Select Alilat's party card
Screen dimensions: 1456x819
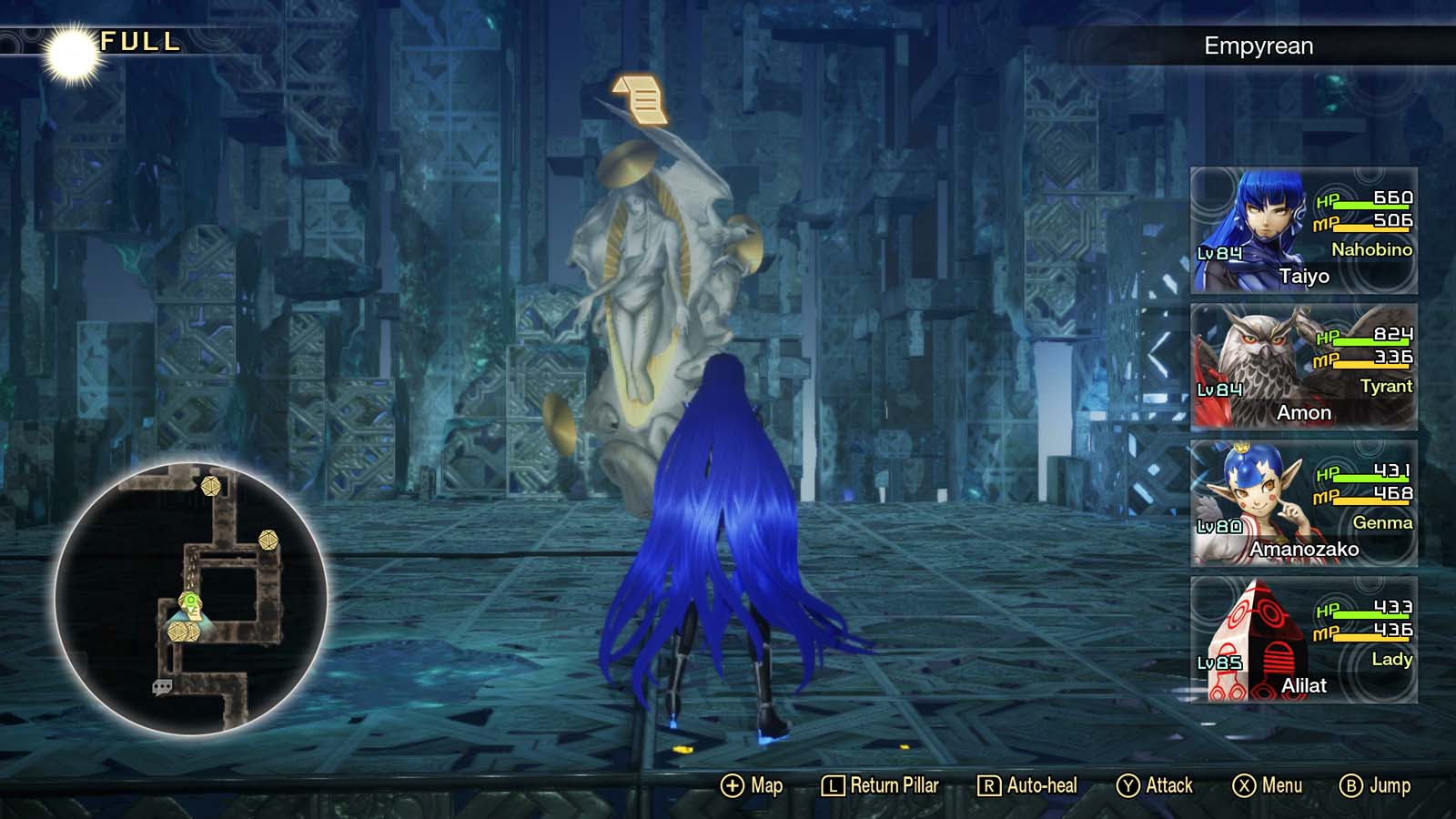(x=1301, y=642)
